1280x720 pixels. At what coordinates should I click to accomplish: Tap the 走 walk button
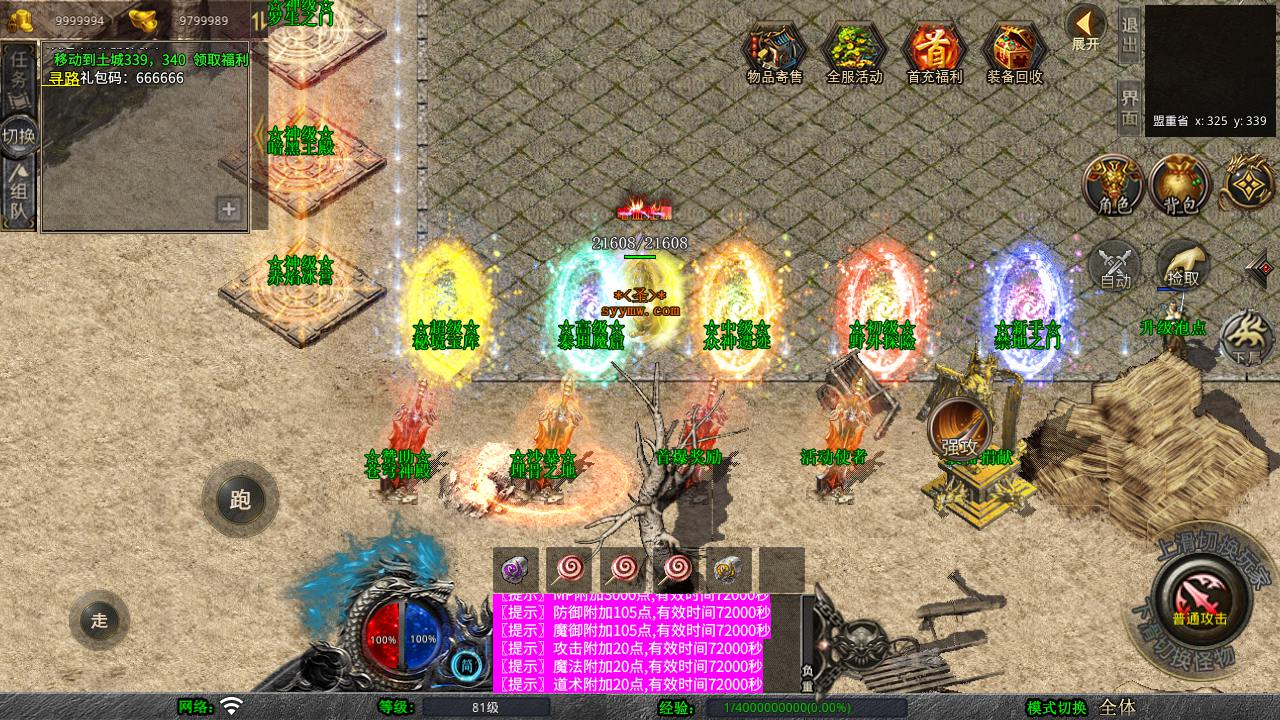point(99,620)
